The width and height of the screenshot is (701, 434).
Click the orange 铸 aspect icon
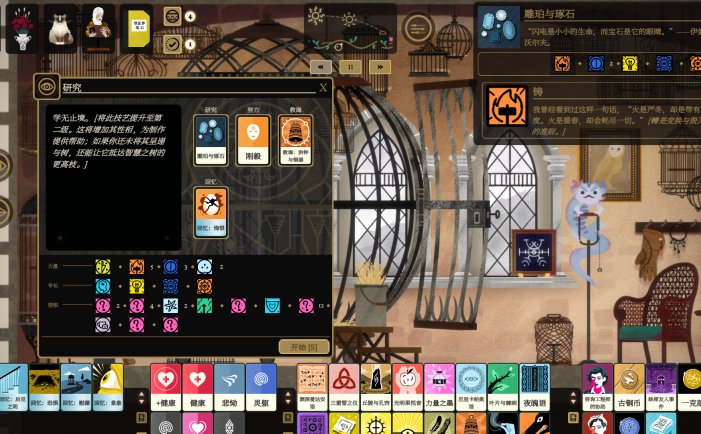(509, 107)
